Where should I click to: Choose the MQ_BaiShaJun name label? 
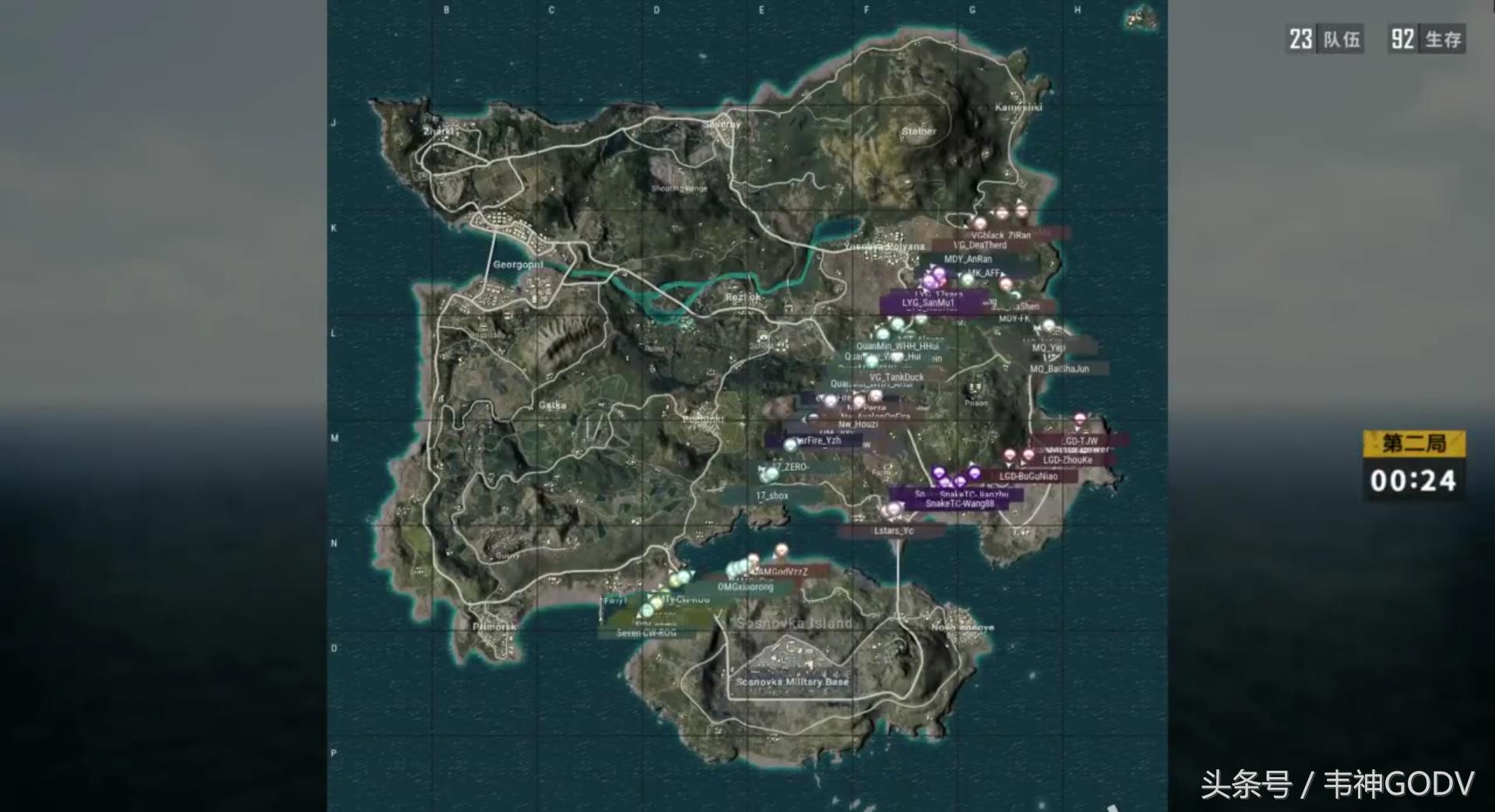click(1060, 369)
